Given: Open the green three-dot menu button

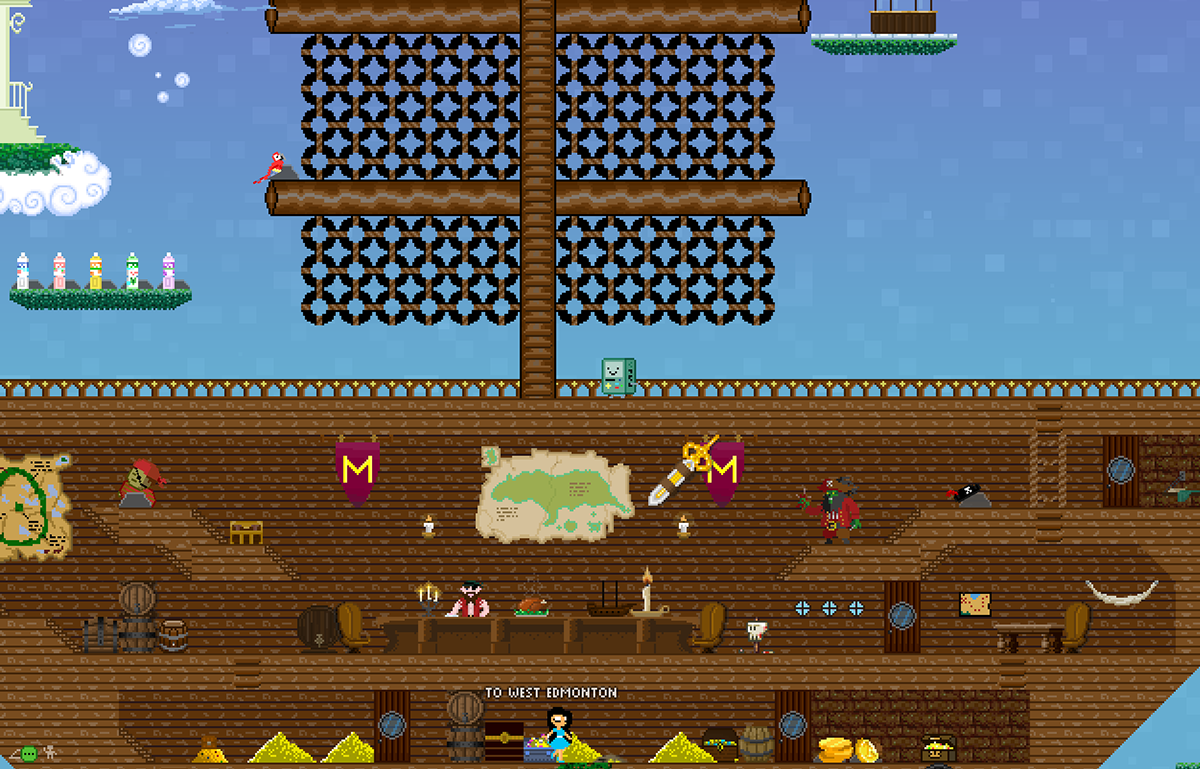Looking at the screenshot, I should click(x=29, y=752).
